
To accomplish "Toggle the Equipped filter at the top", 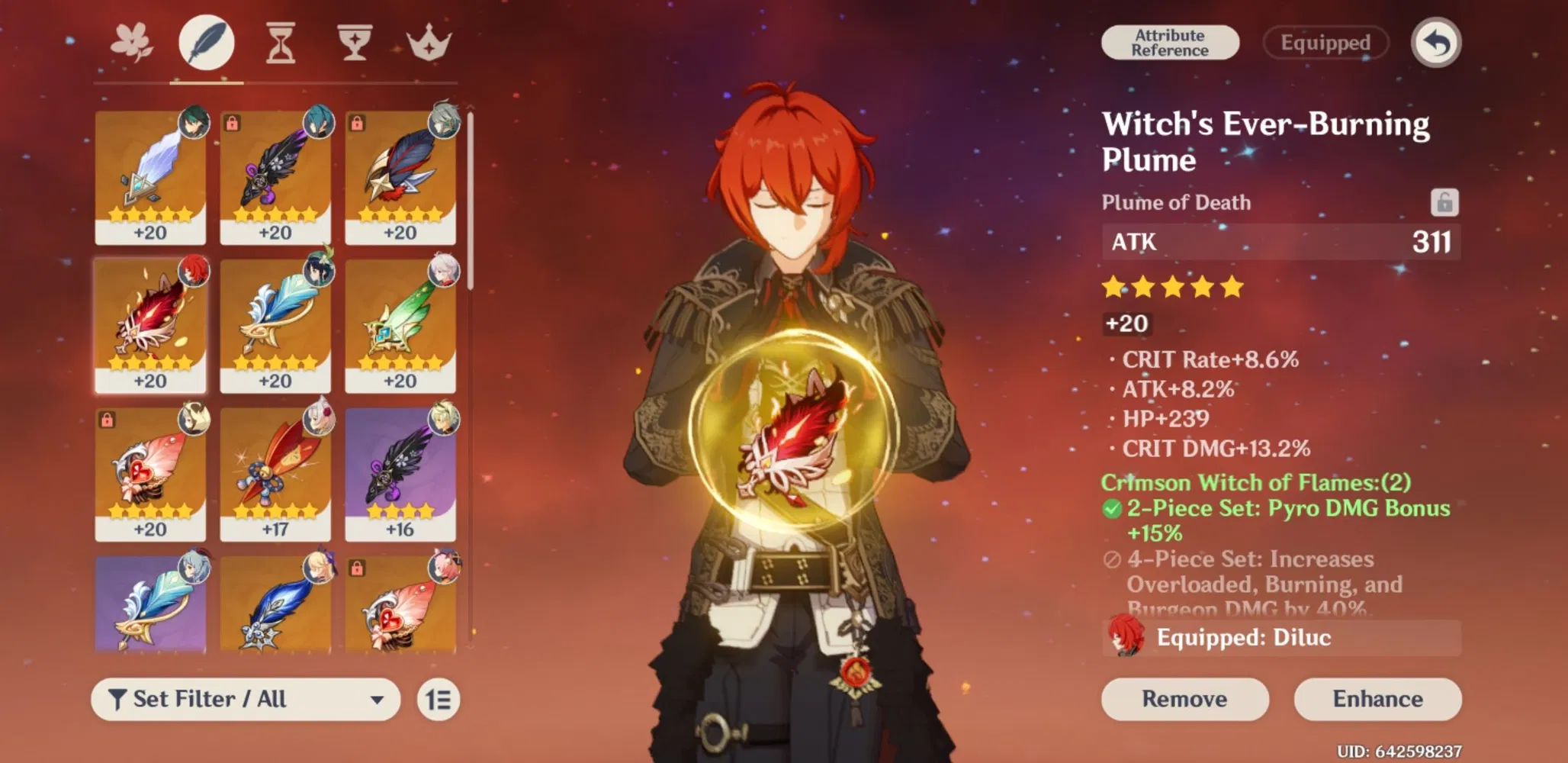I will [x=1325, y=43].
